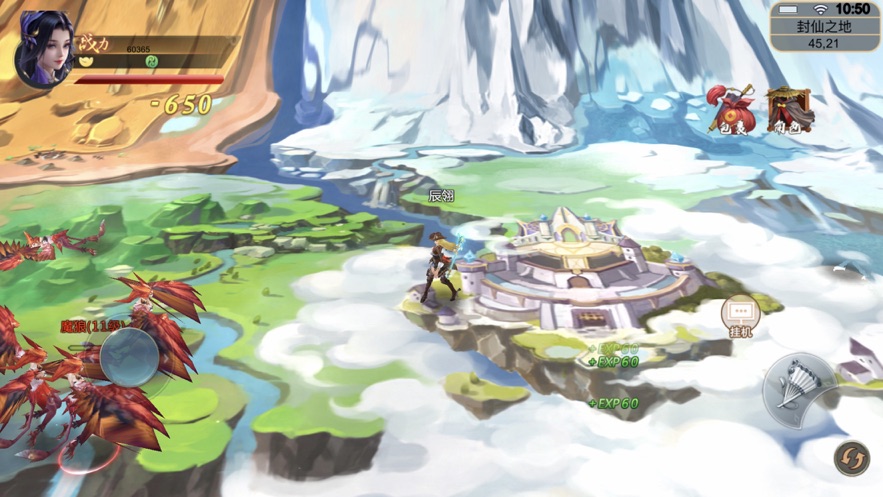Click the player portrait avatar

[x=43, y=48]
